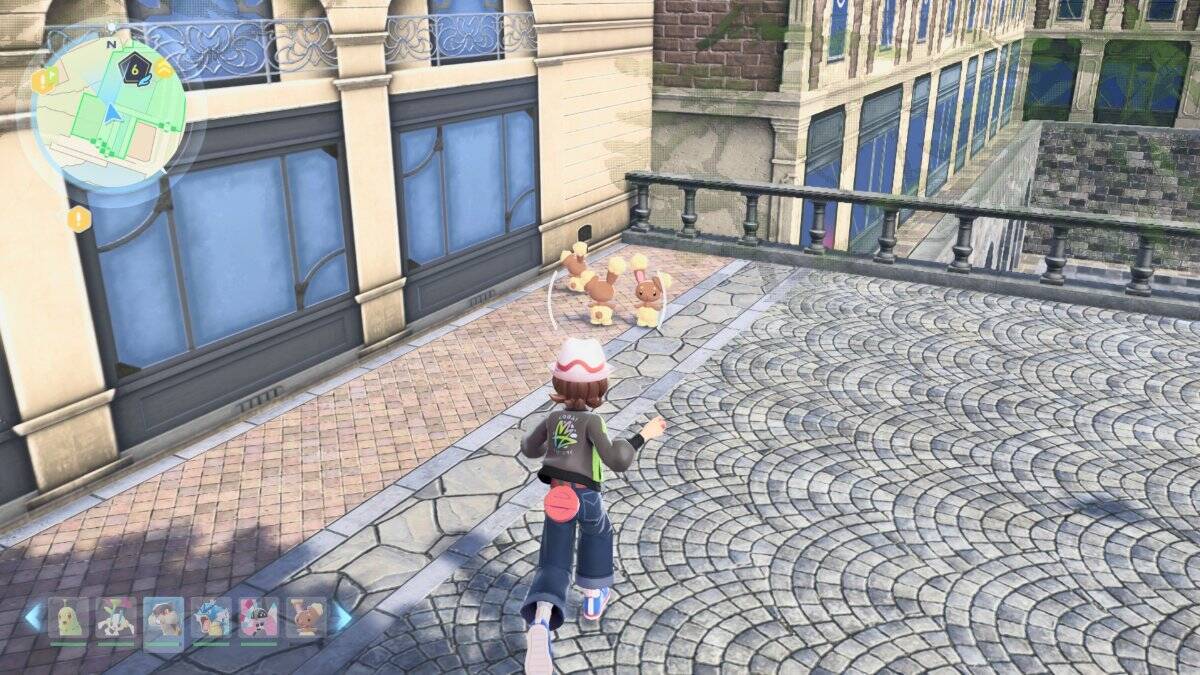This screenshot has width=1200, height=675.
Task: Click the left arrow of party bar
Action: [33, 617]
